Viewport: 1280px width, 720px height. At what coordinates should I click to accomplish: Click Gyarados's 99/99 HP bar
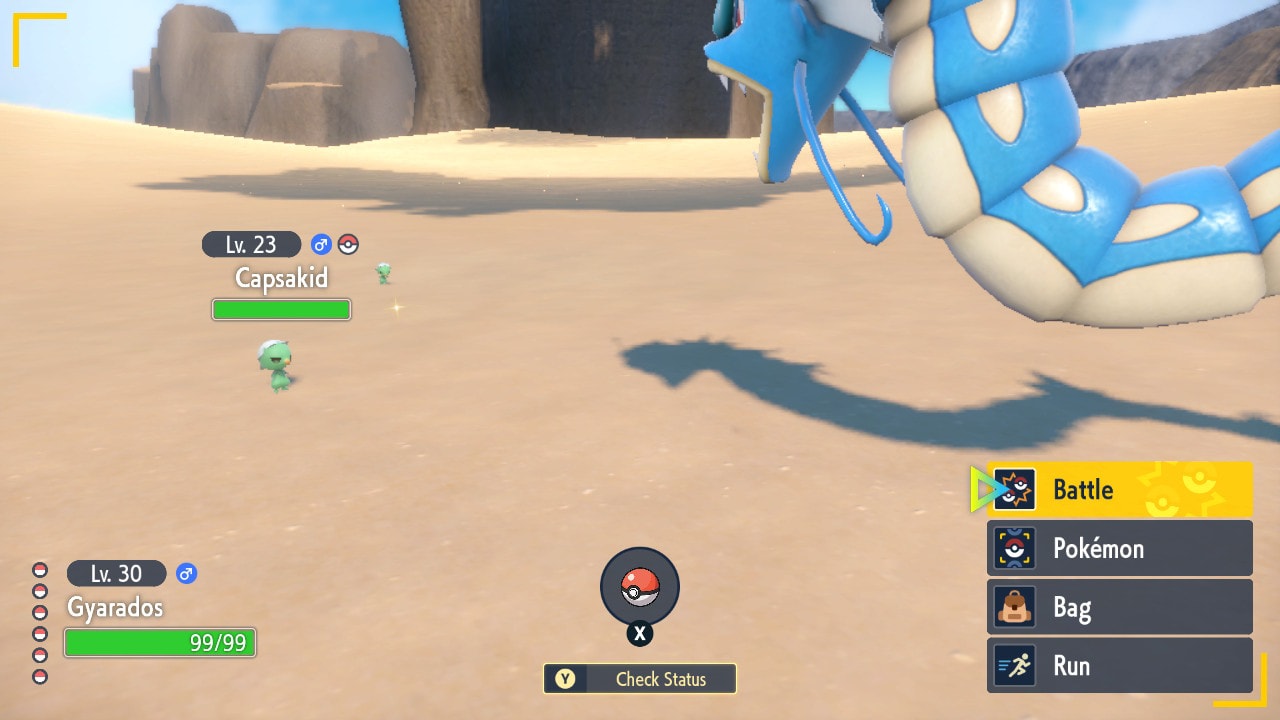tap(160, 643)
